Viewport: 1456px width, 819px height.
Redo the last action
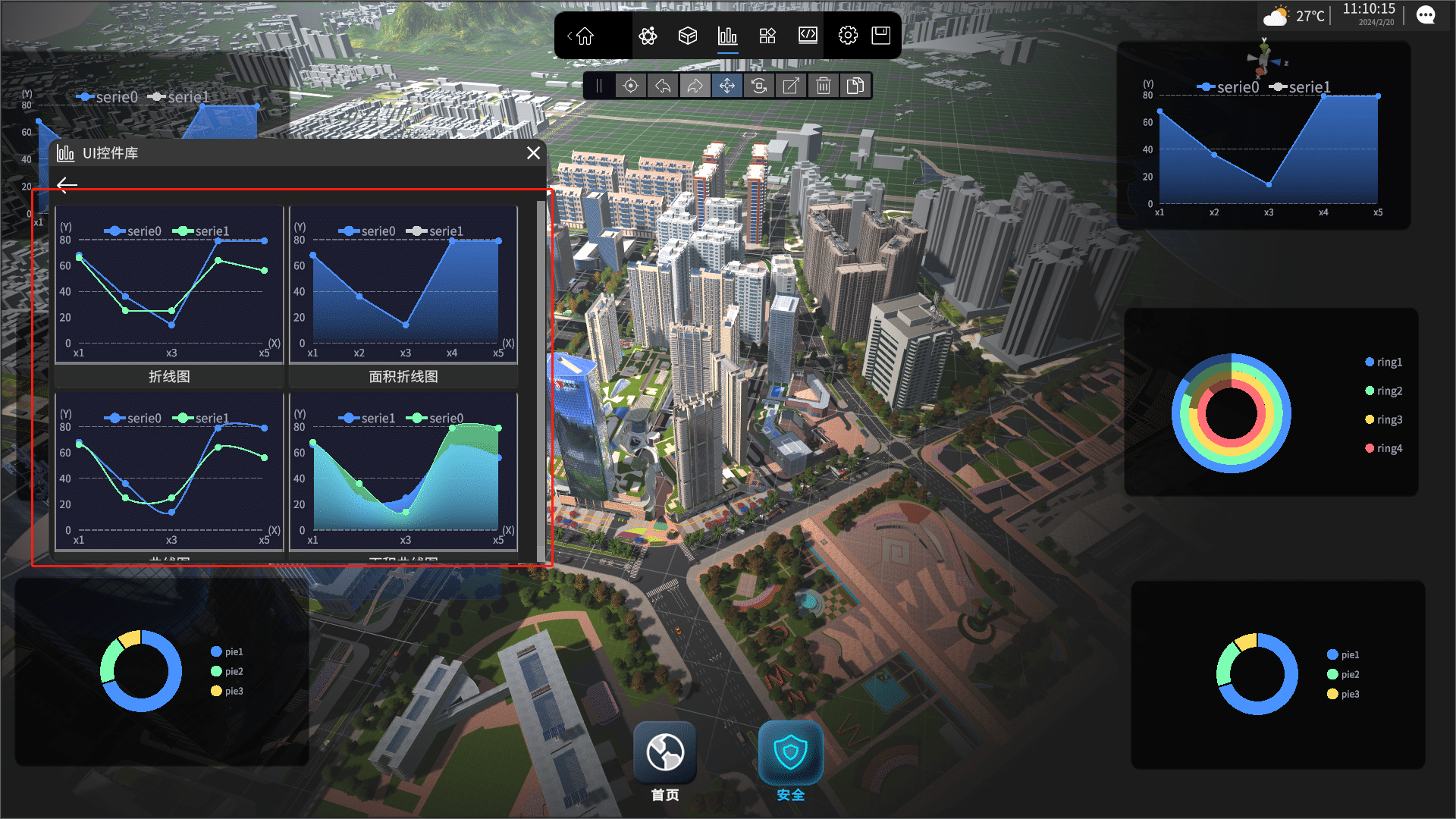695,86
